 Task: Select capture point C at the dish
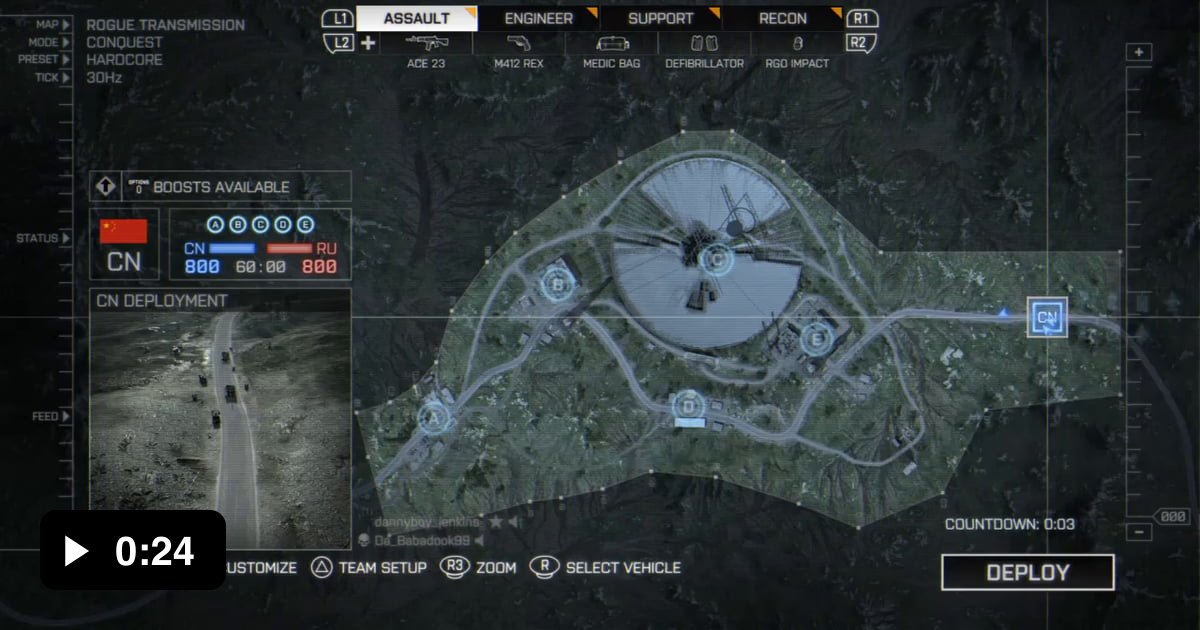pyautogui.click(x=715, y=262)
